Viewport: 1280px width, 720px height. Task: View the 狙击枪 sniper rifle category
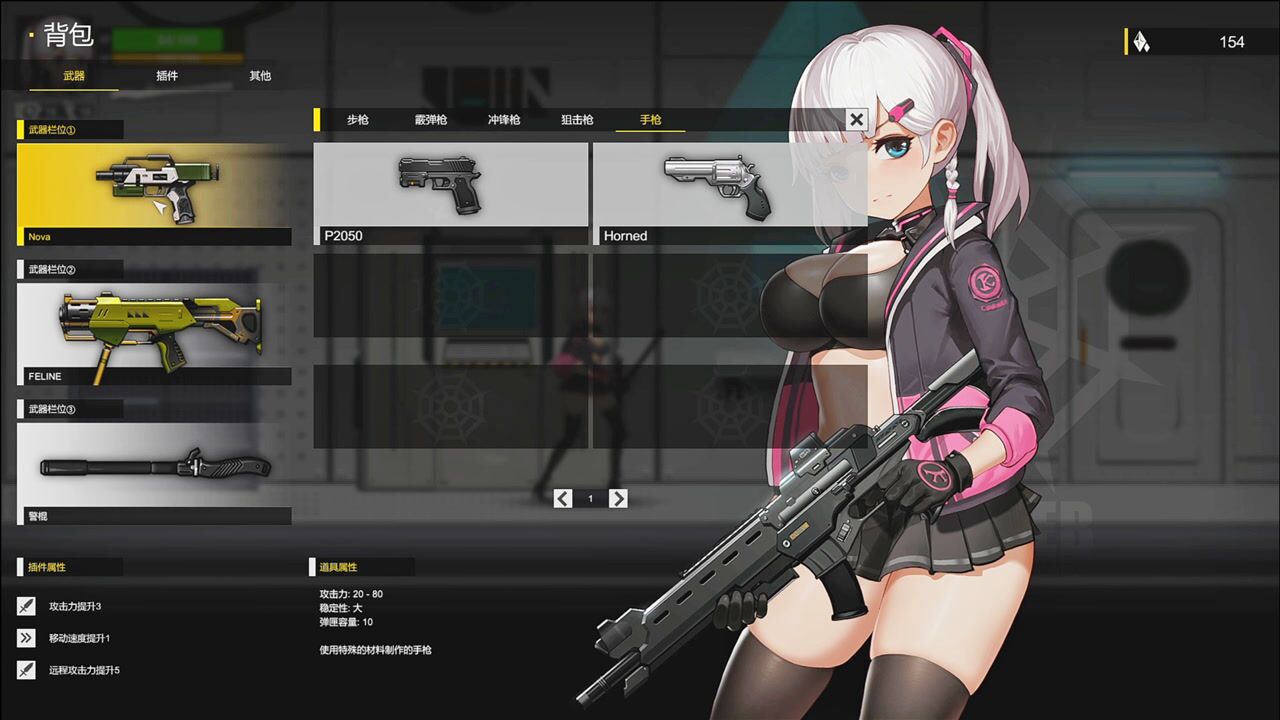click(x=577, y=120)
